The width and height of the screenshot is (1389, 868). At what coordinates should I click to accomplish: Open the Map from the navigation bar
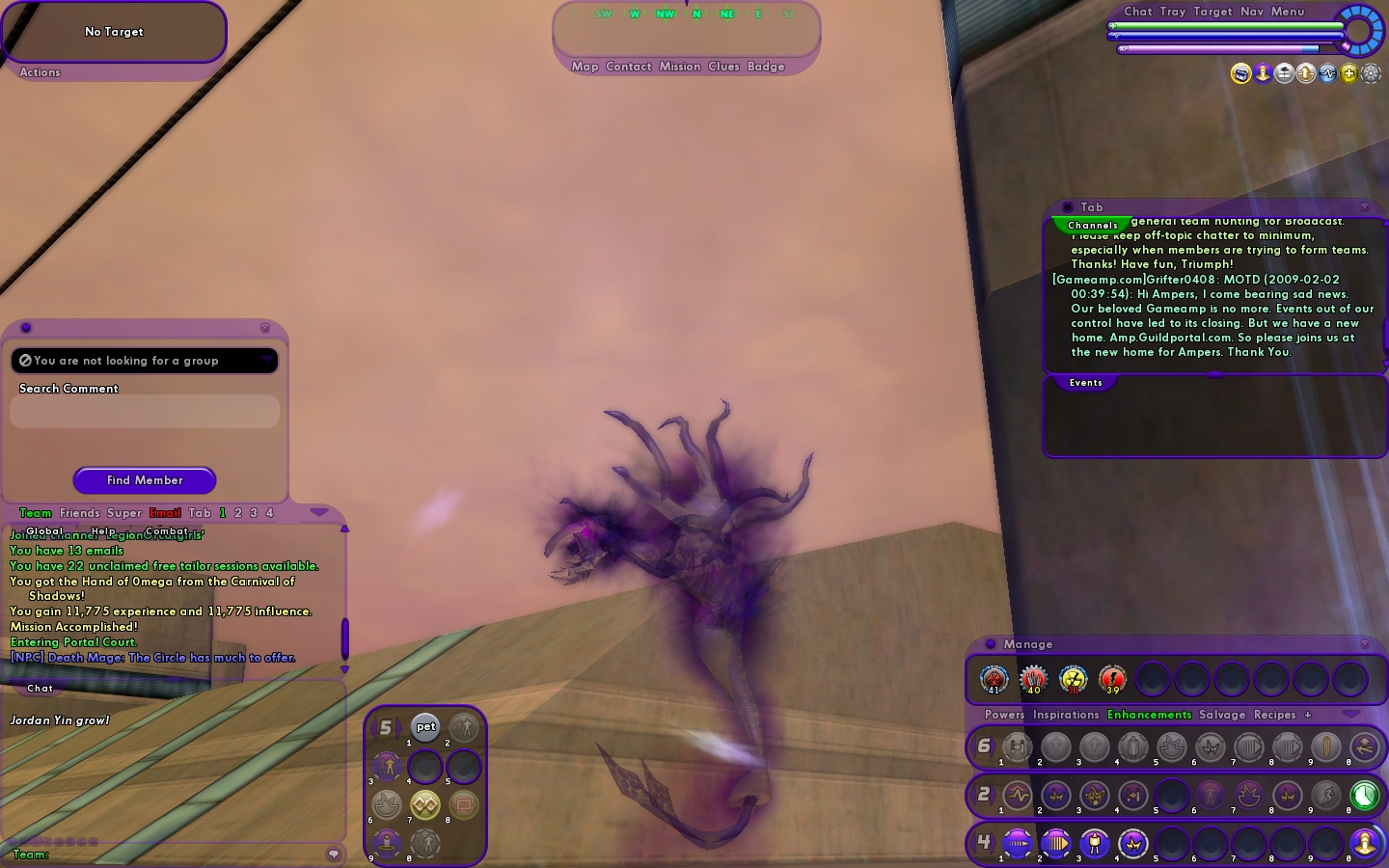[x=585, y=67]
